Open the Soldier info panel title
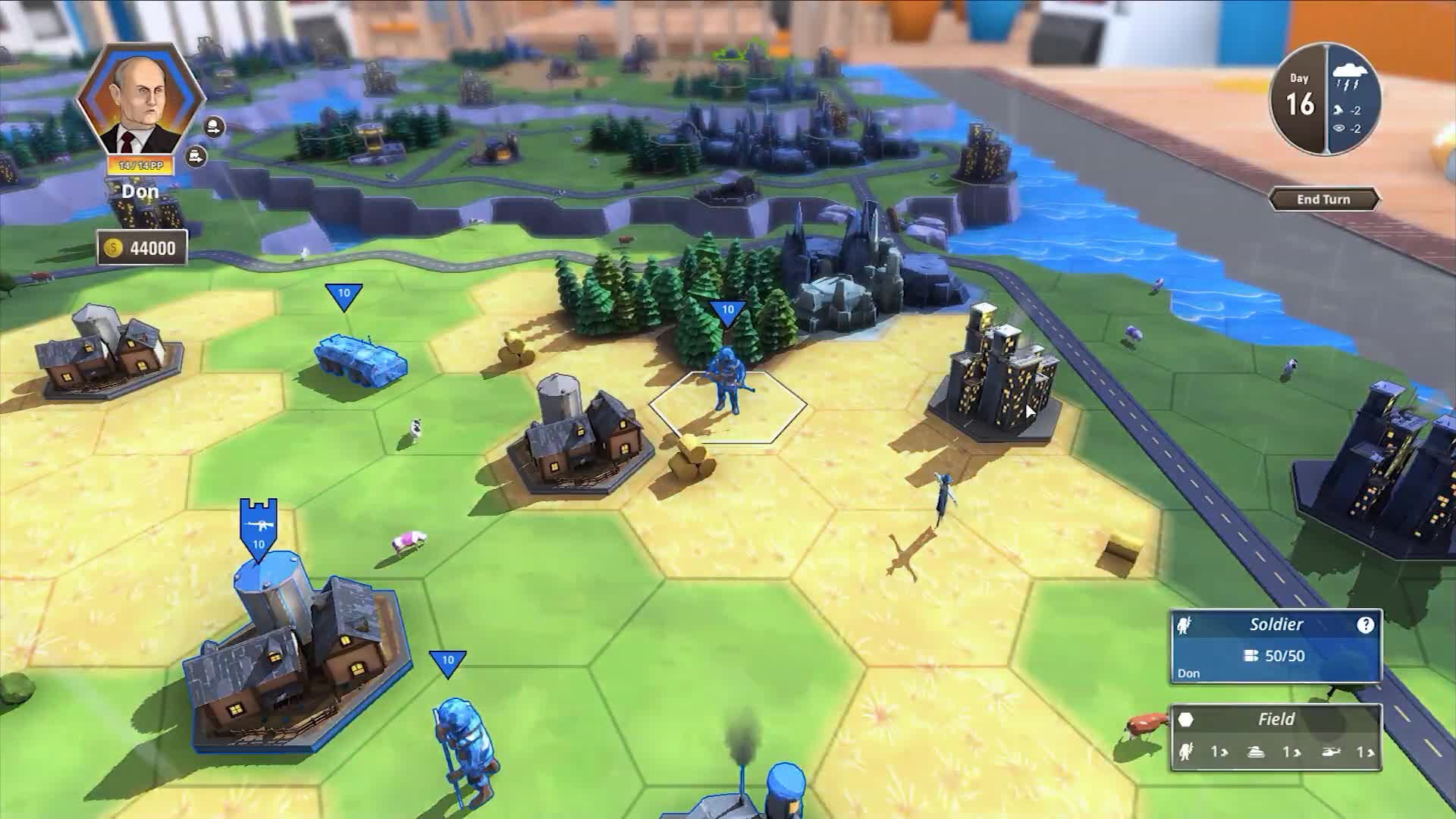Screen dimensions: 1456x819 pos(1277,624)
